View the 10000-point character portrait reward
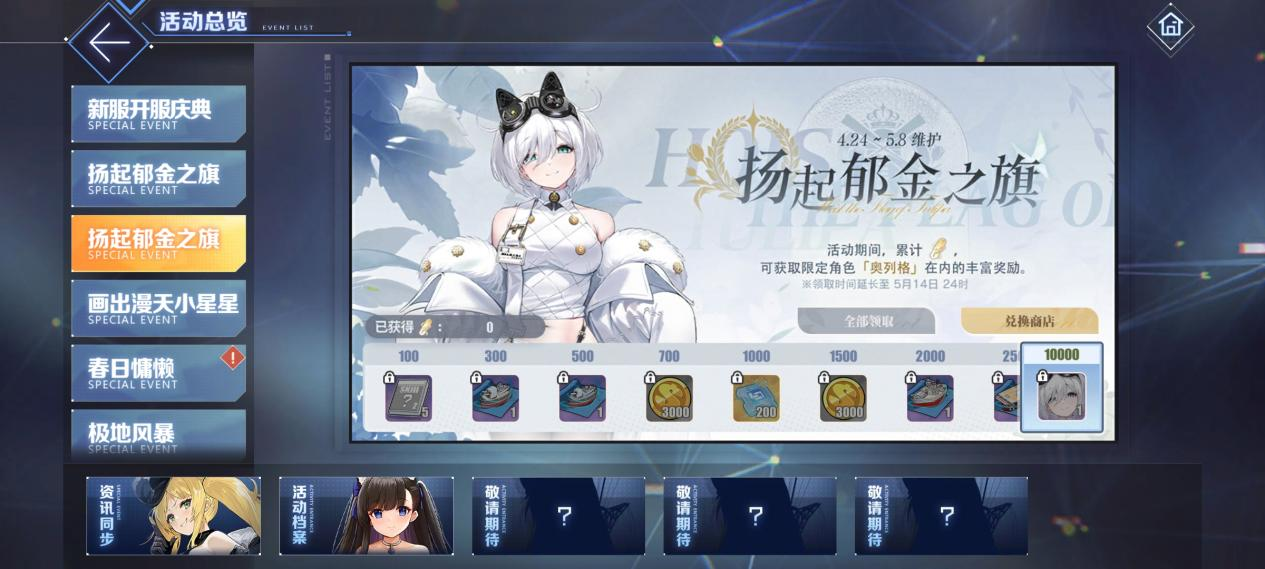This screenshot has width=1265, height=569. tap(1061, 397)
